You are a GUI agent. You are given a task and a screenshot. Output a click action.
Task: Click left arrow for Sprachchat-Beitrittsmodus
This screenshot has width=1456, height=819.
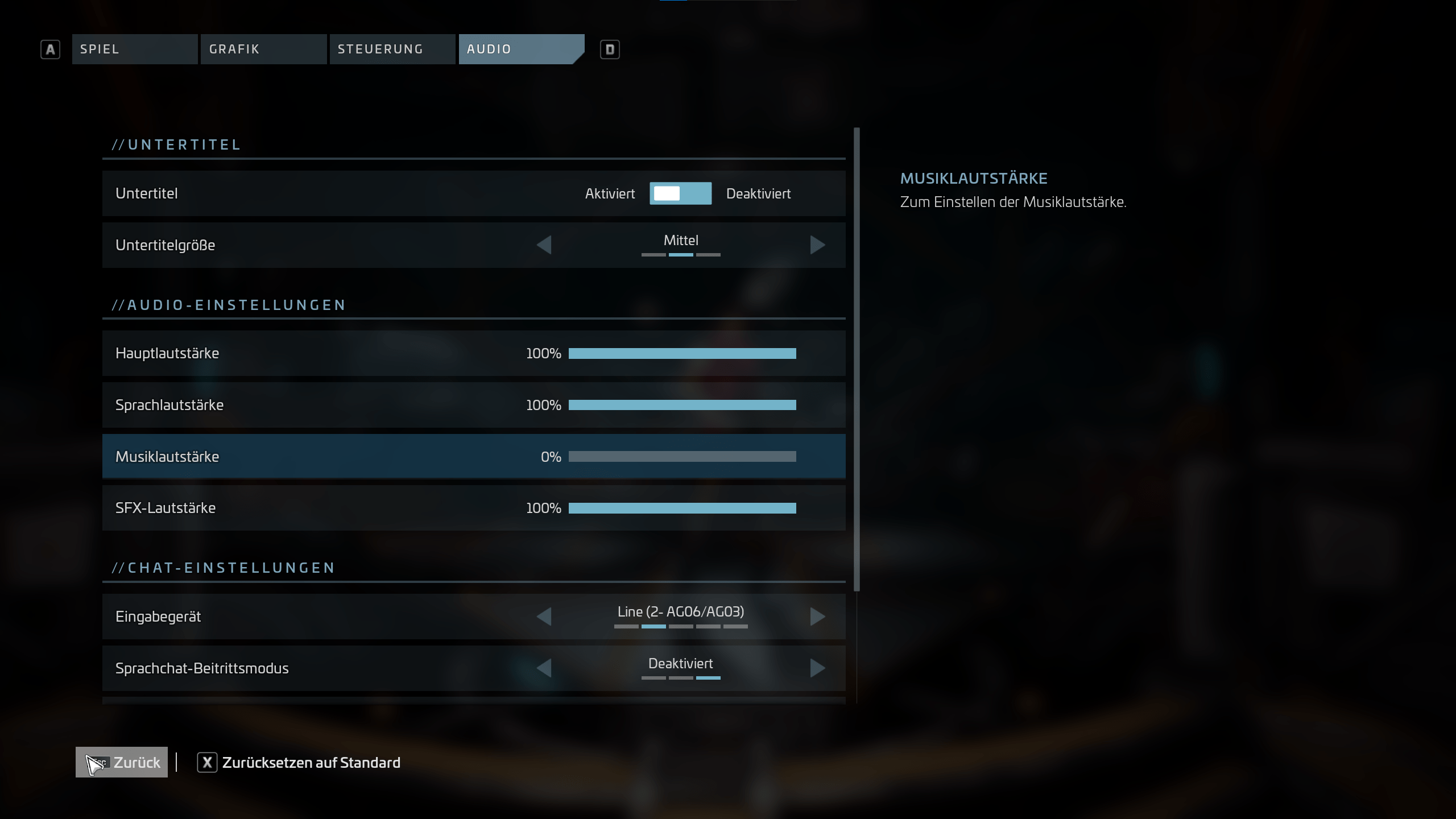click(544, 668)
